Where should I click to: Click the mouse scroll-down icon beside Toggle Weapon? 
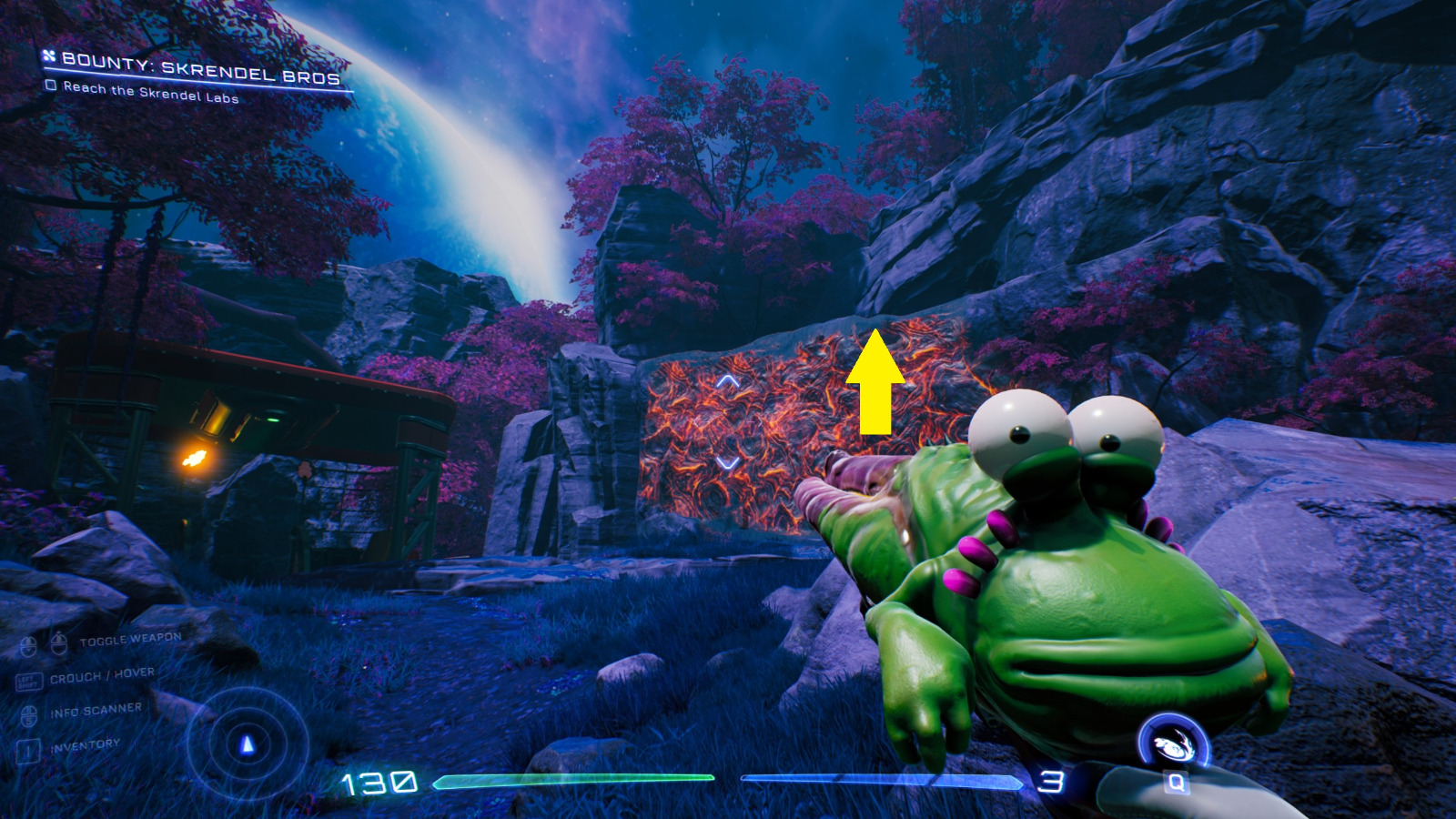point(29,644)
